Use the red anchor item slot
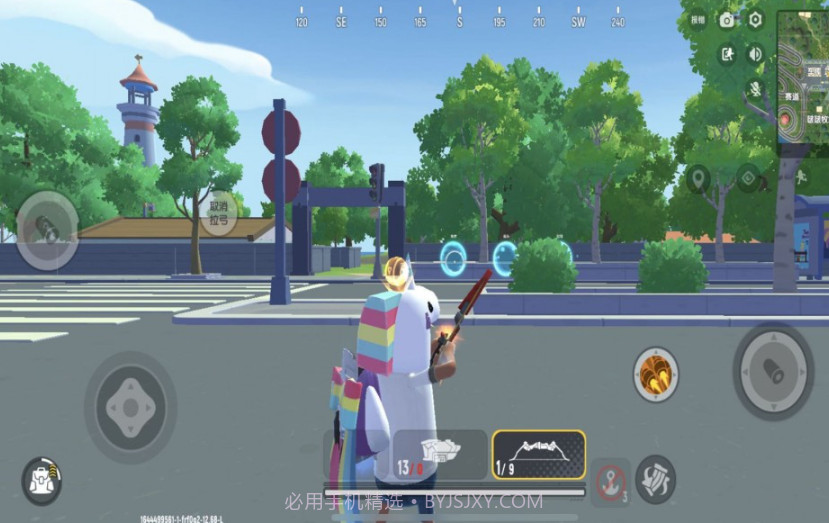 click(609, 479)
